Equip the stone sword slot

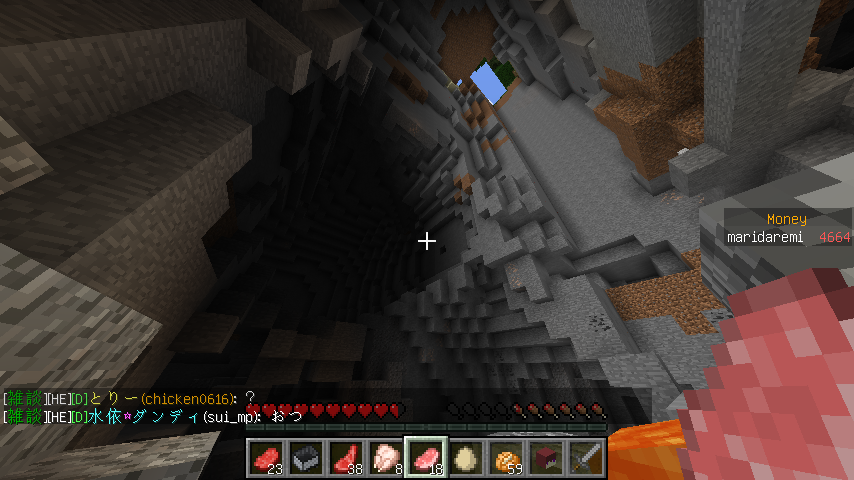[586, 458]
